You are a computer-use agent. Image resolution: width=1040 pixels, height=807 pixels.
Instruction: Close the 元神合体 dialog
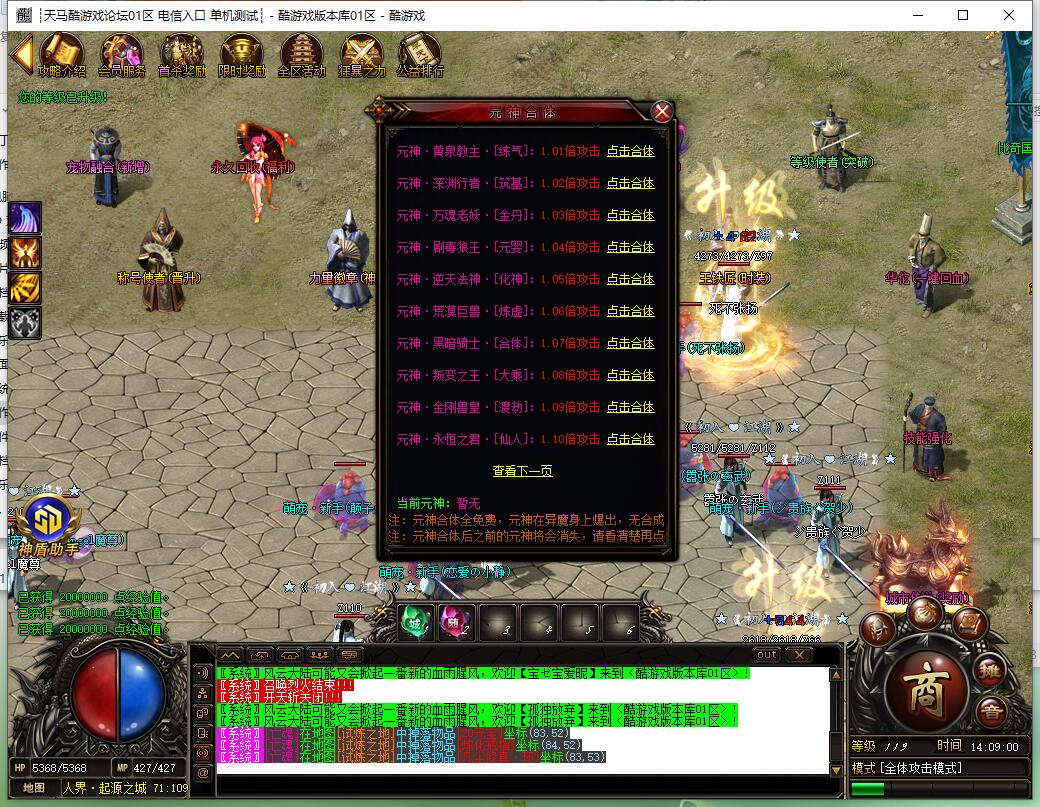[662, 112]
